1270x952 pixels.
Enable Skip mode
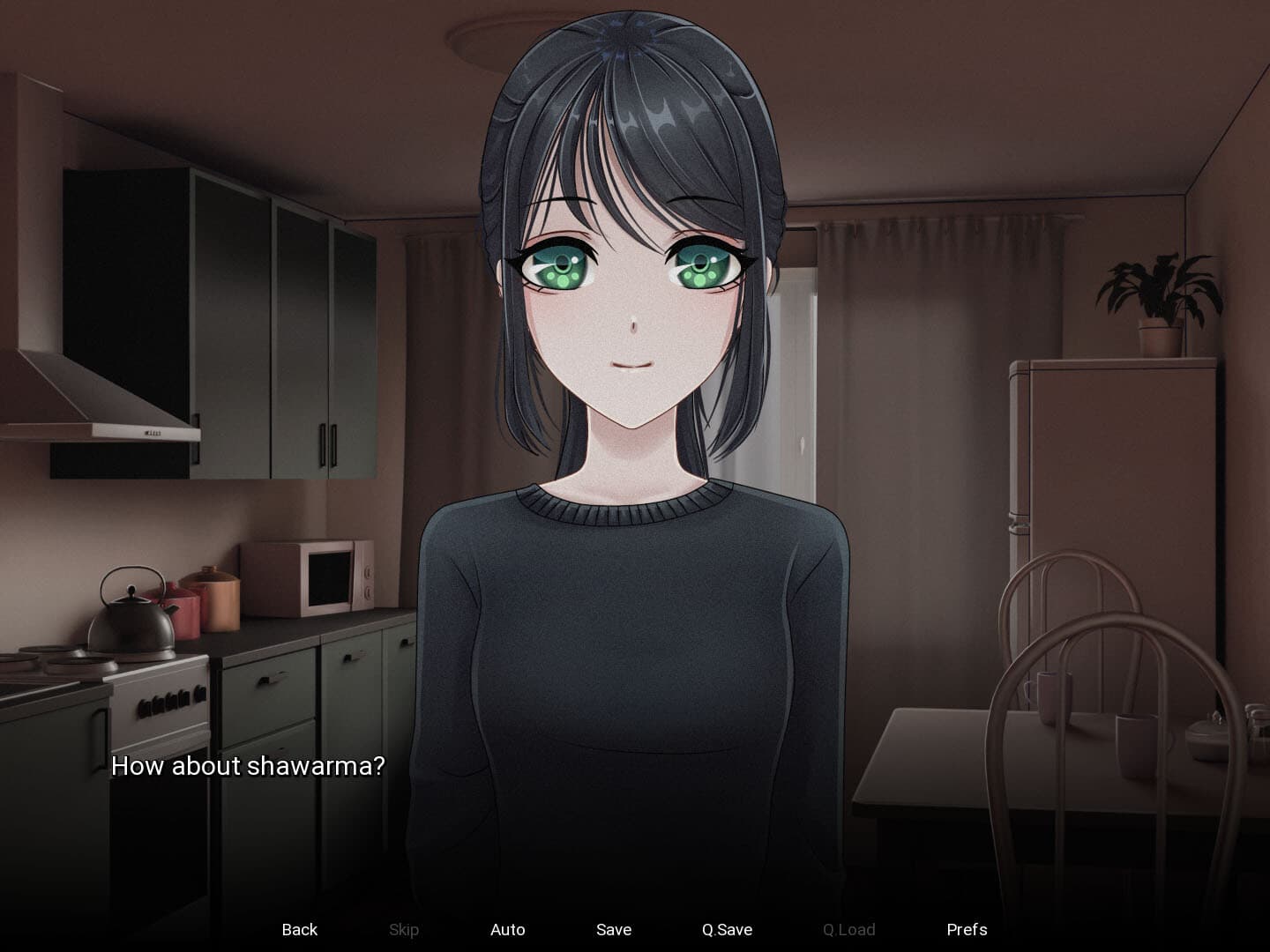[x=404, y=929]
